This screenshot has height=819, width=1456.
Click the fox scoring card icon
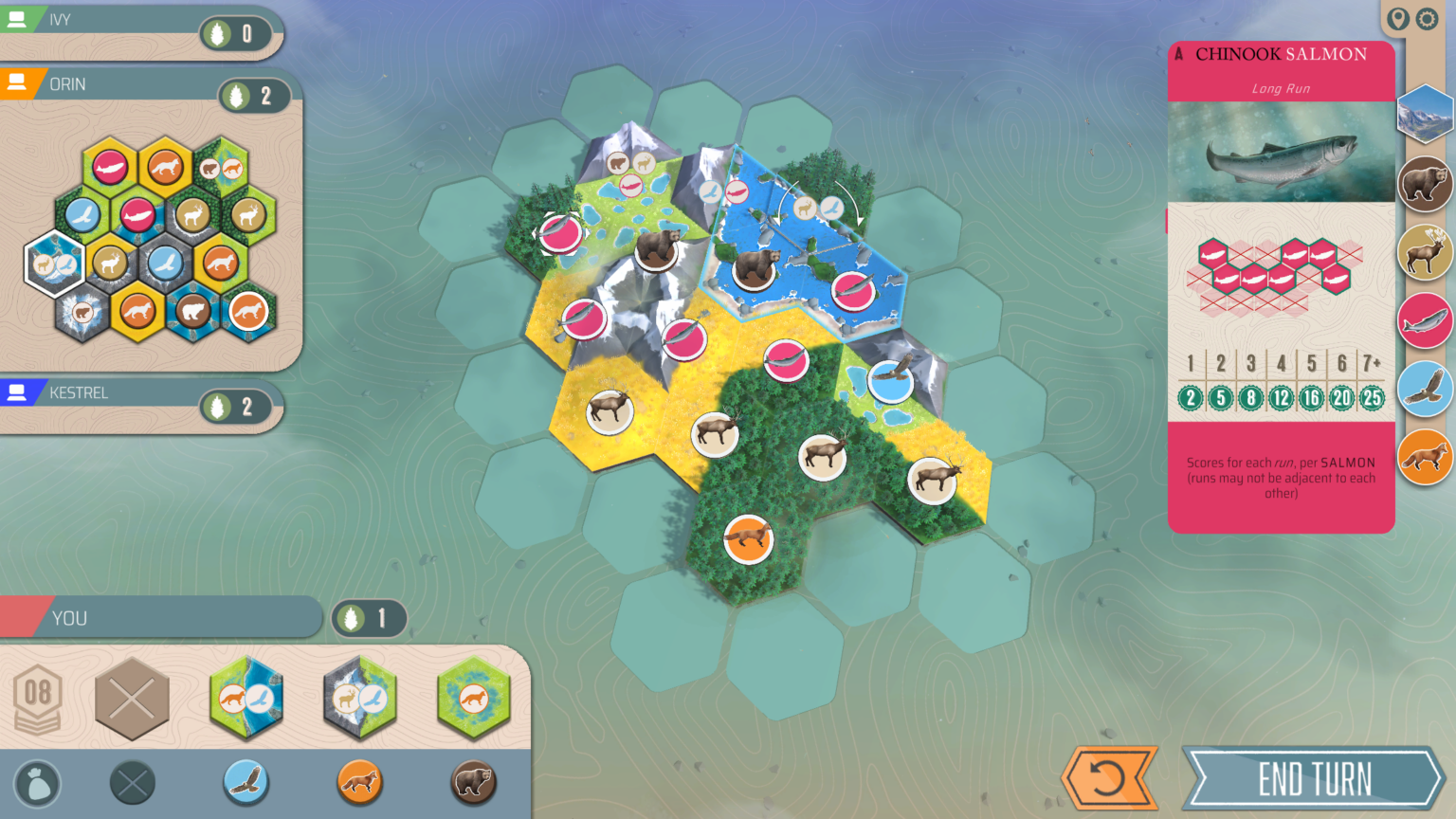point(1425,457)
